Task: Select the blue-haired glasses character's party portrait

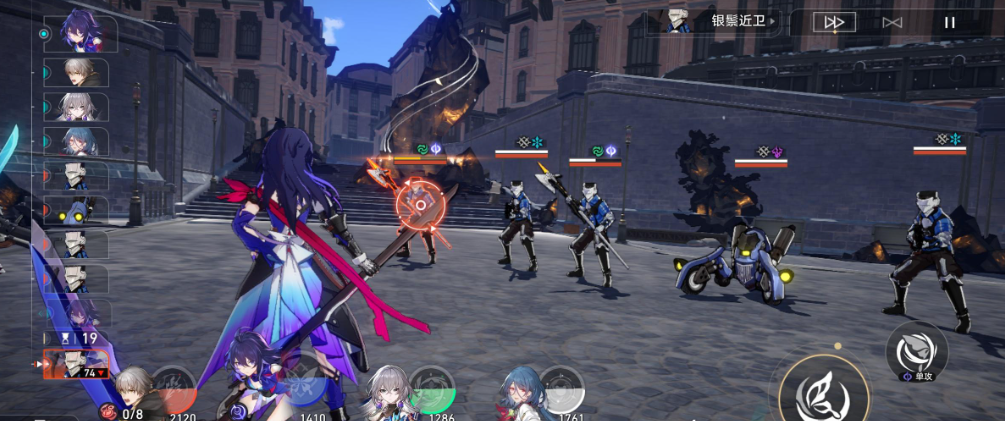Action: (x=520, y=392)
